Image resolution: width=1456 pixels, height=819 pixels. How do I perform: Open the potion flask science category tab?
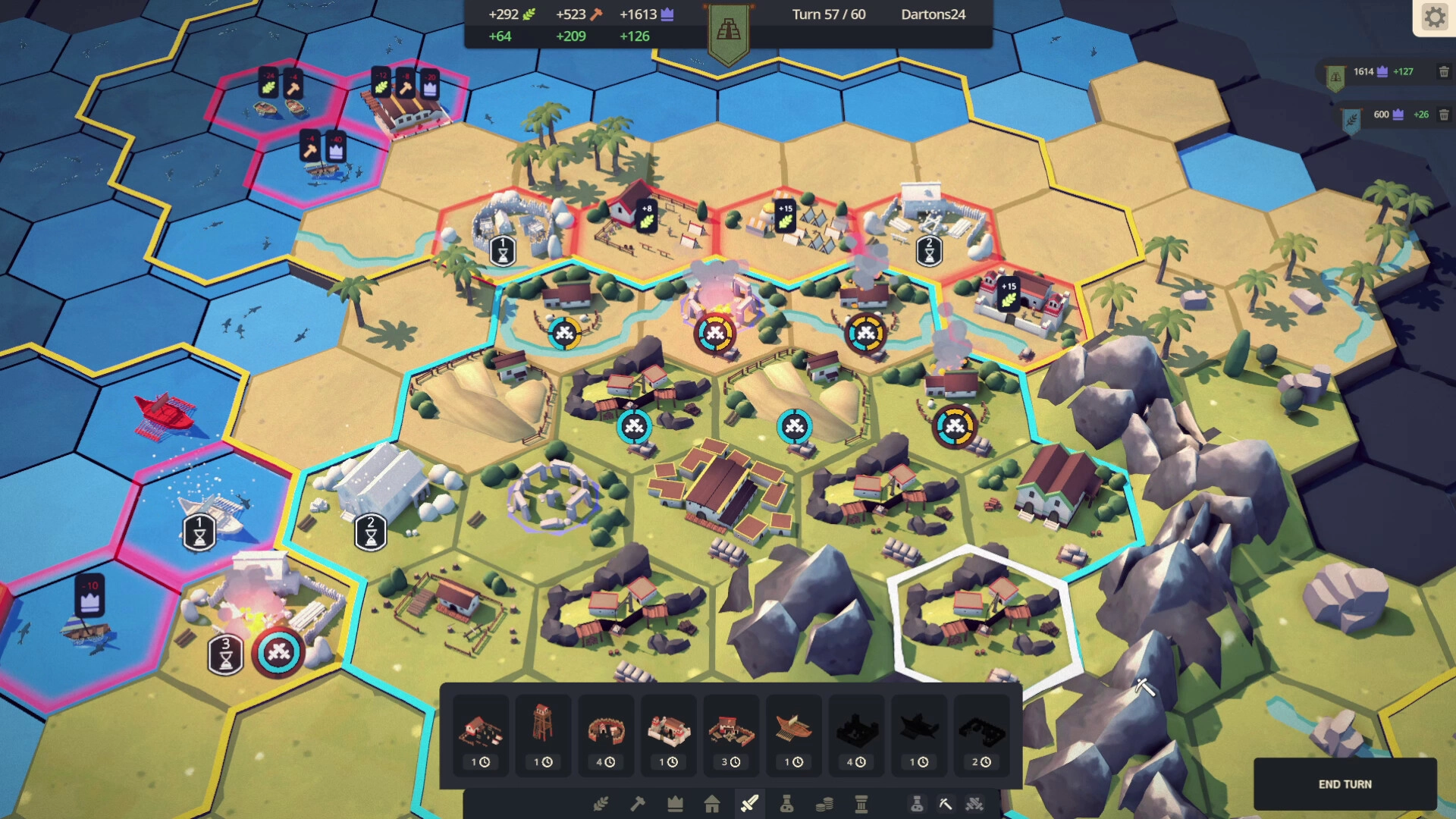[786, 804]
